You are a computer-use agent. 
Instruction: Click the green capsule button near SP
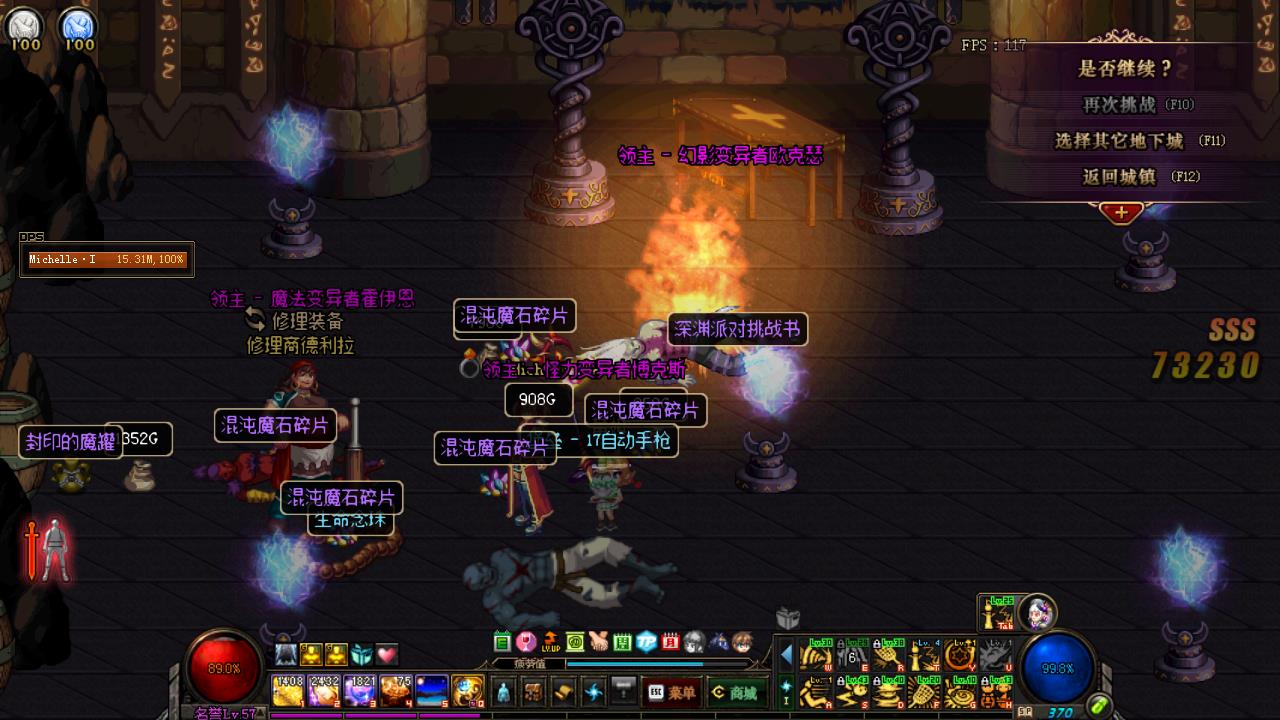pos(1100,707)
